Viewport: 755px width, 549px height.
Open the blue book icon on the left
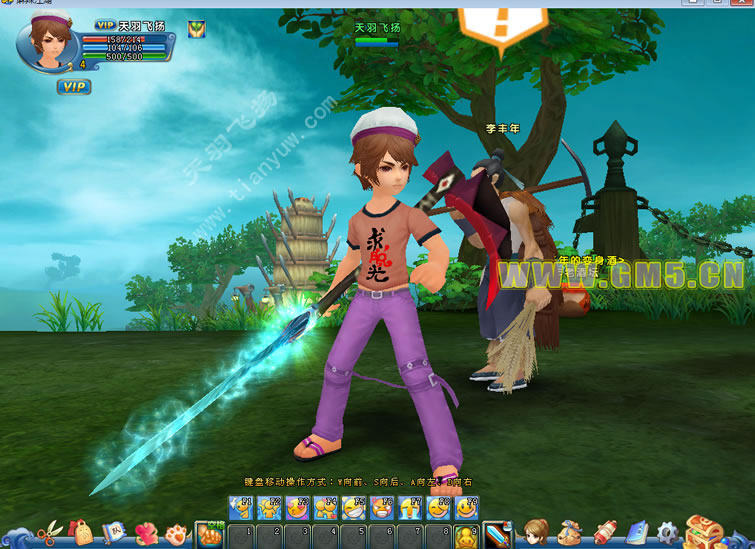115,530
